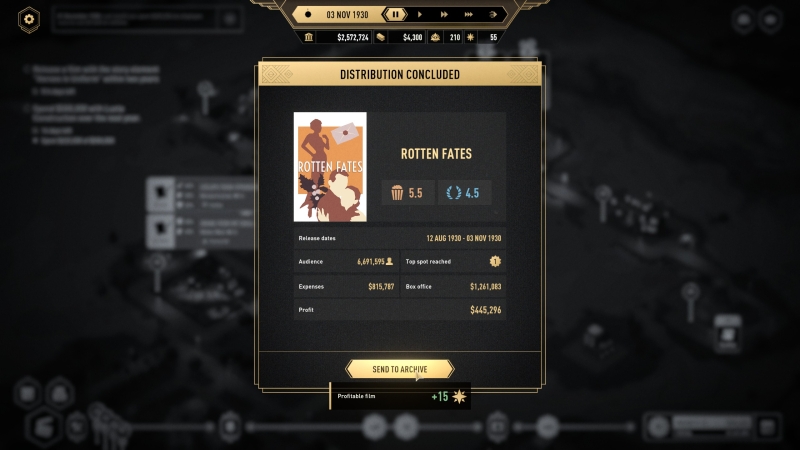Set game speed to normal play
Screen dimensions: 800x450
[x=420, y=14]
